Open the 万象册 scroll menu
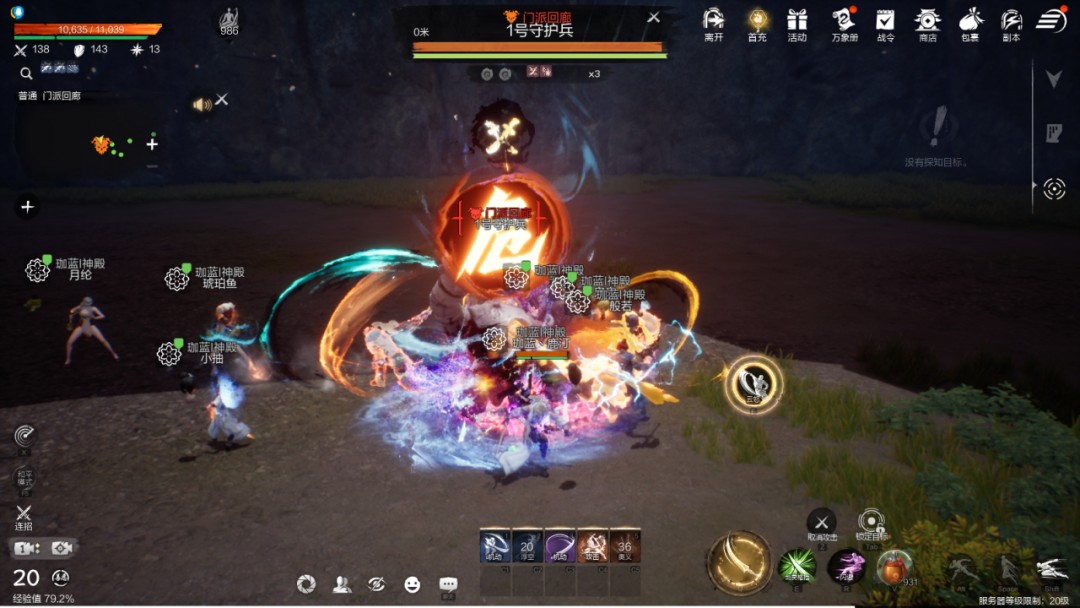Screen dimensions: 1080x608 [x=844, y=21]
